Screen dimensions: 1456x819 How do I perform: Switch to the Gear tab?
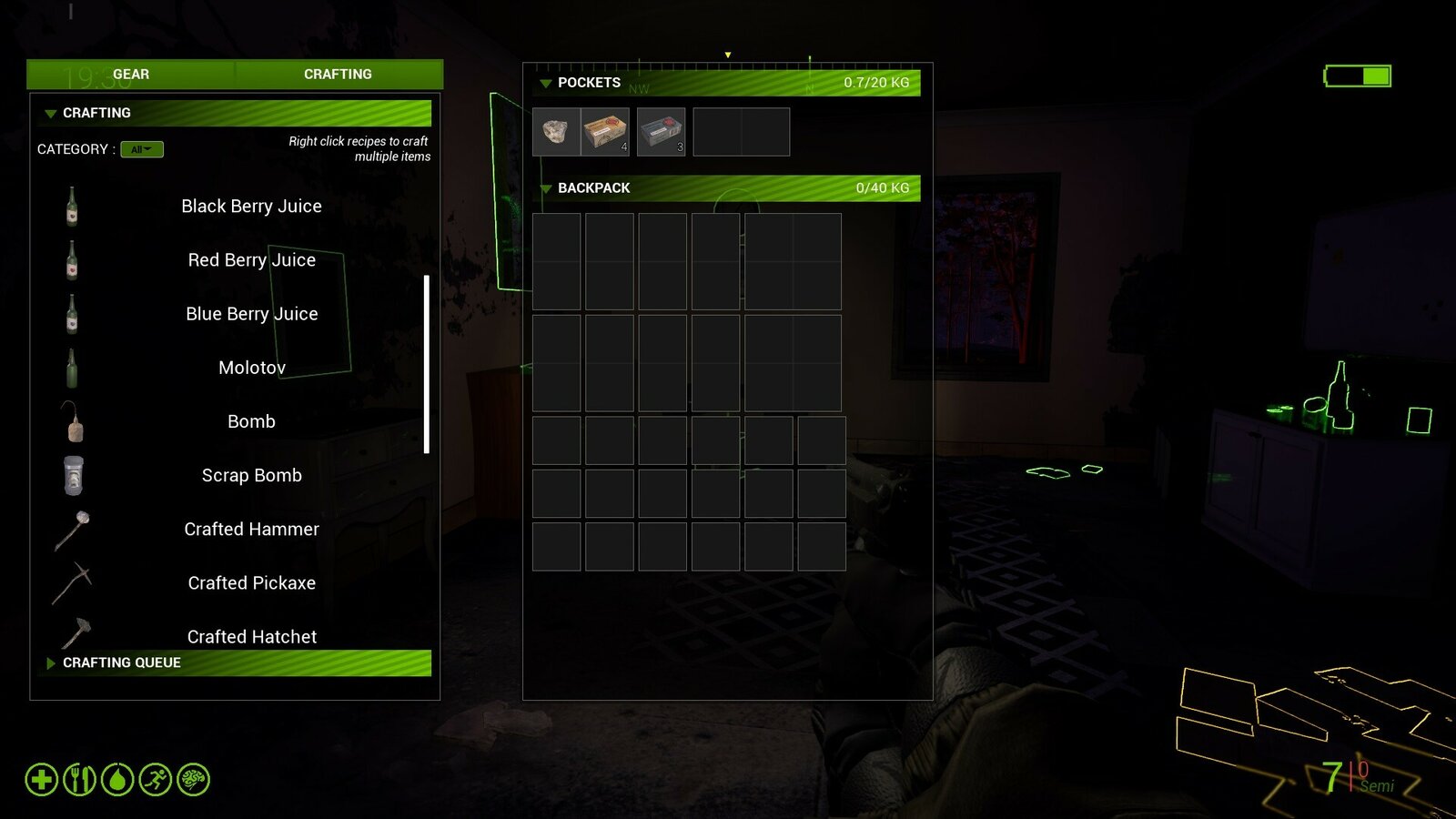131,75
